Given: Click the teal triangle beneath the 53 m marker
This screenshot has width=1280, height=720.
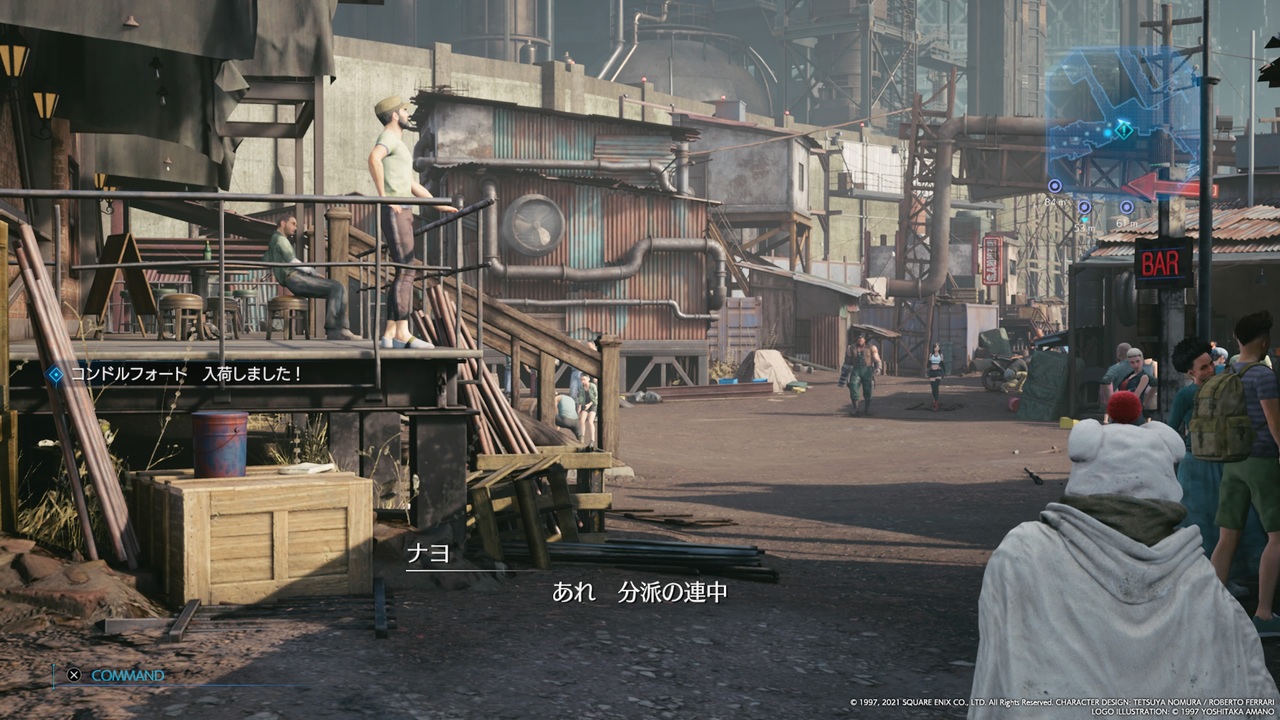Looking at the screenshot, I should coord(1085,218).
